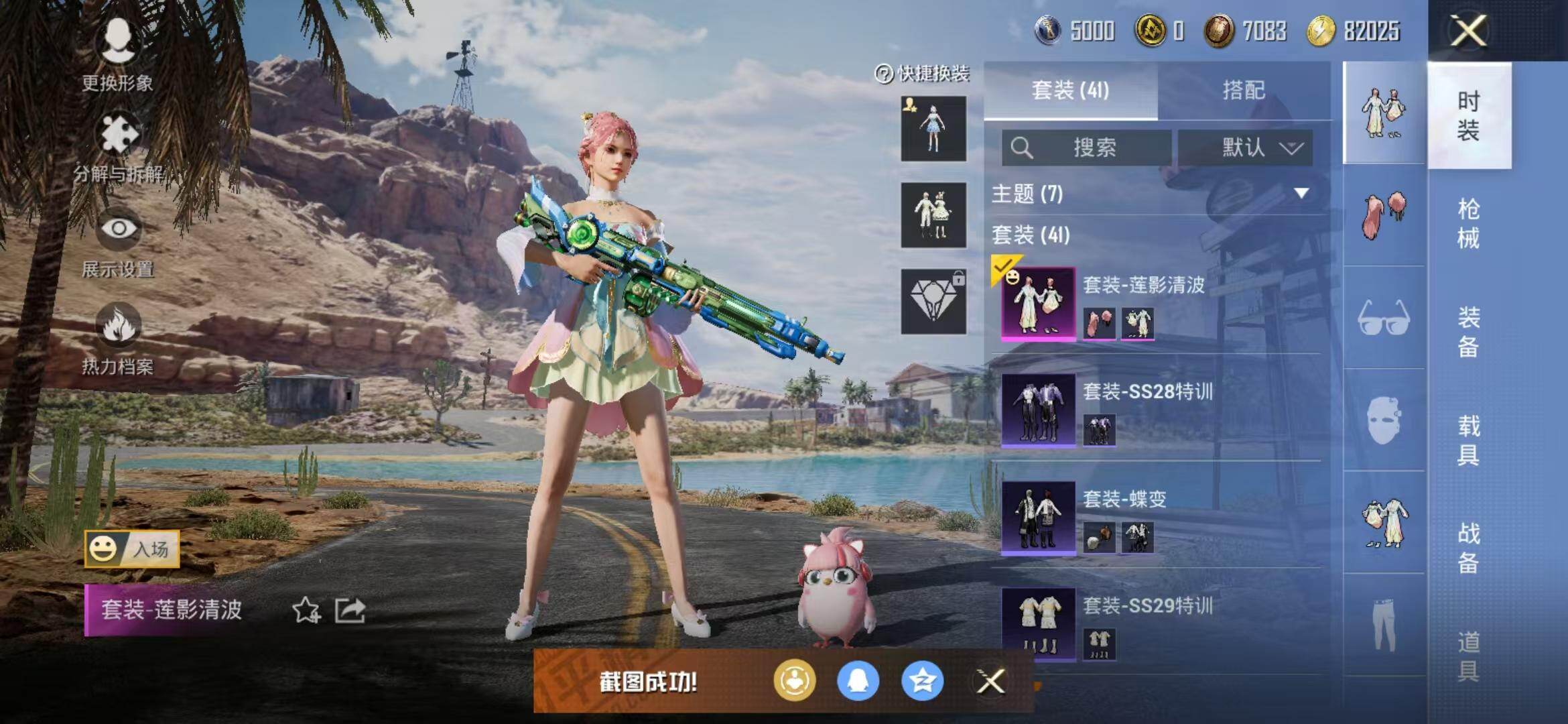Select the glasses accessory category
This screenshot has width=1568, height=724.
pyautogui.click(x=1384, y=318)
